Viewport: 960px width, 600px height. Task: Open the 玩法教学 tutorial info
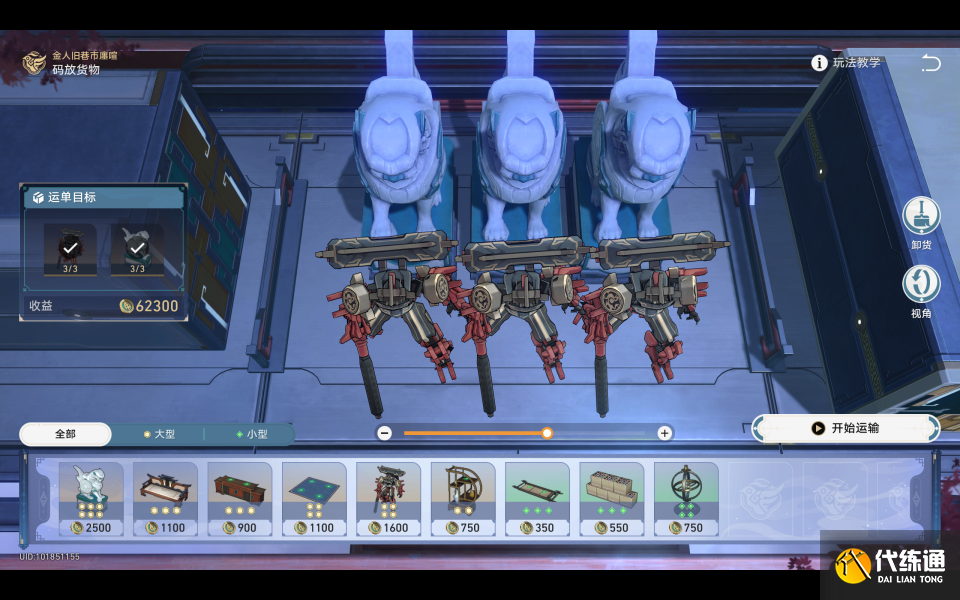[x=847, y=62]
